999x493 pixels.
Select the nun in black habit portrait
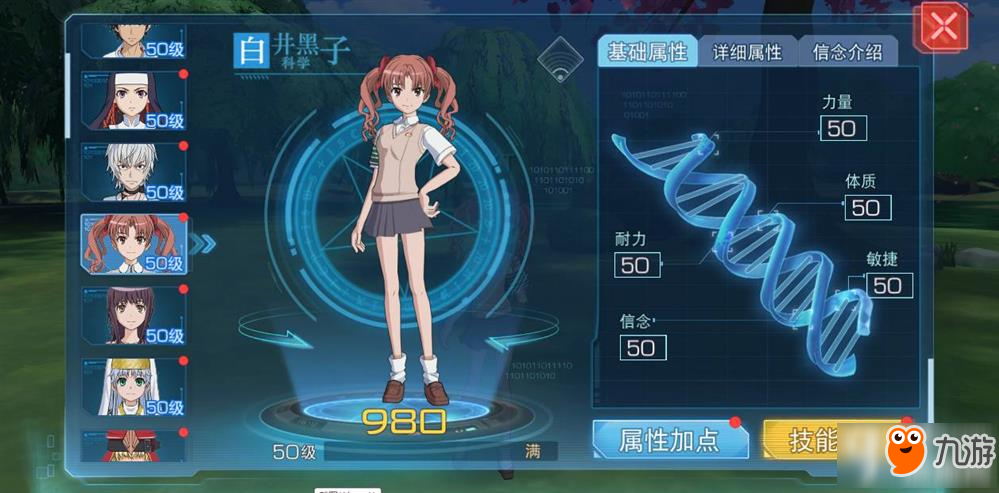(134, 101)
